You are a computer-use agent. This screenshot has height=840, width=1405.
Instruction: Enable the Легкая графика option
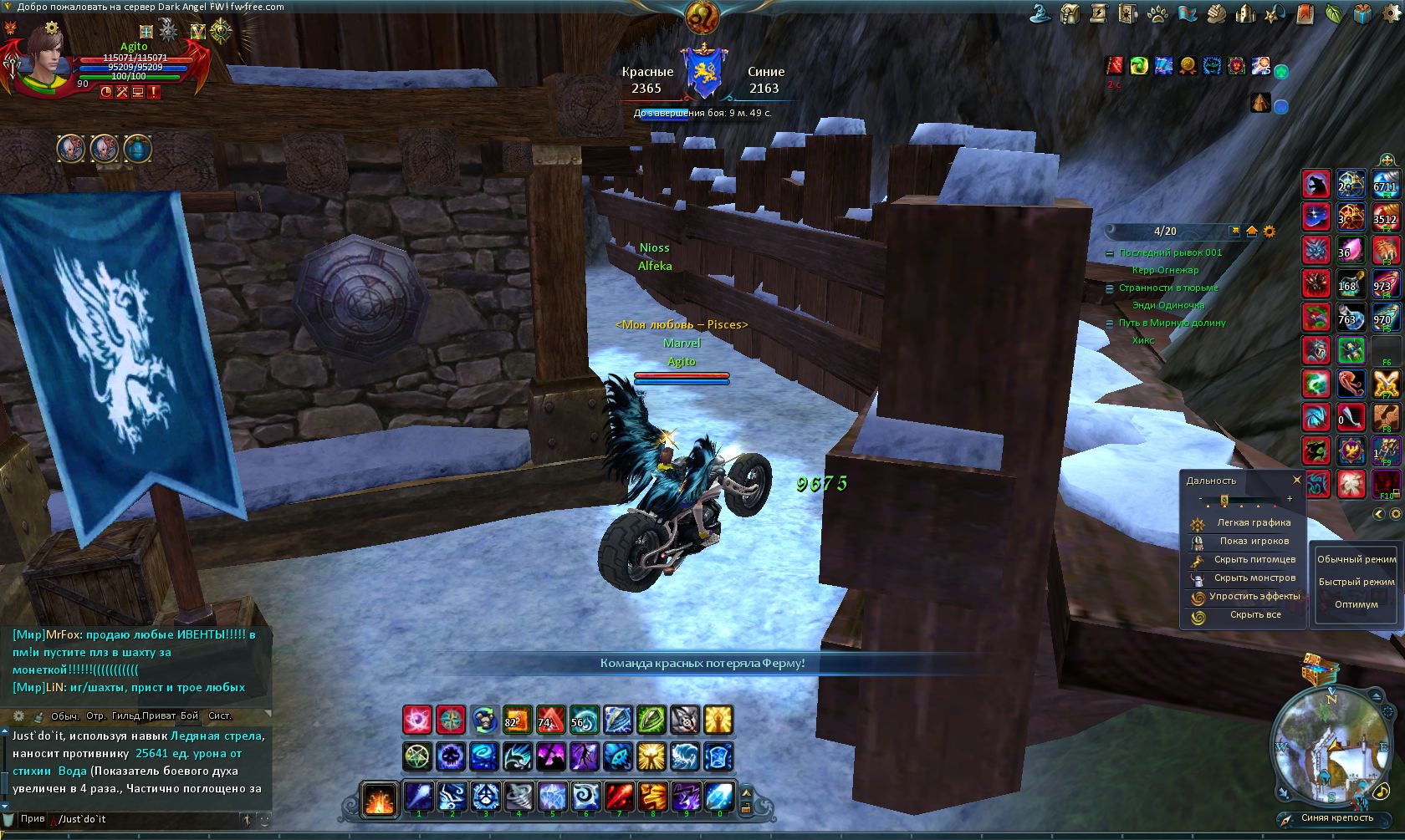pyautogui.click(x=1253, y=523)
